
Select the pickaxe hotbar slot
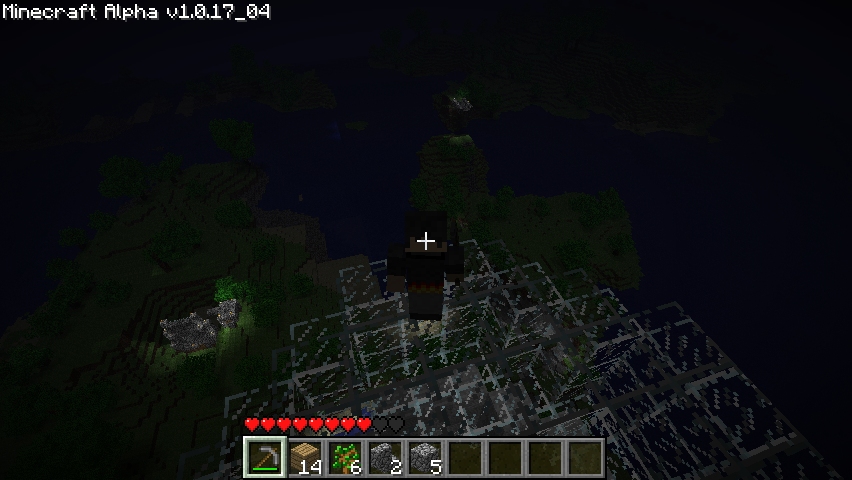click(265, 458)
